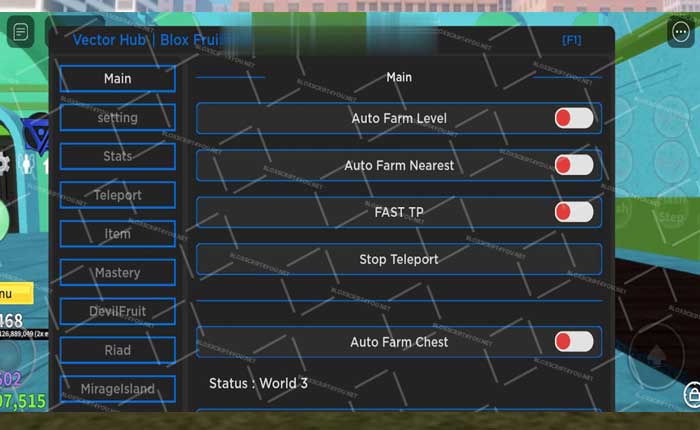Viewport: 700px width, 430px height.
Task: Open the setting tab
Action: (x=117, y=118)
